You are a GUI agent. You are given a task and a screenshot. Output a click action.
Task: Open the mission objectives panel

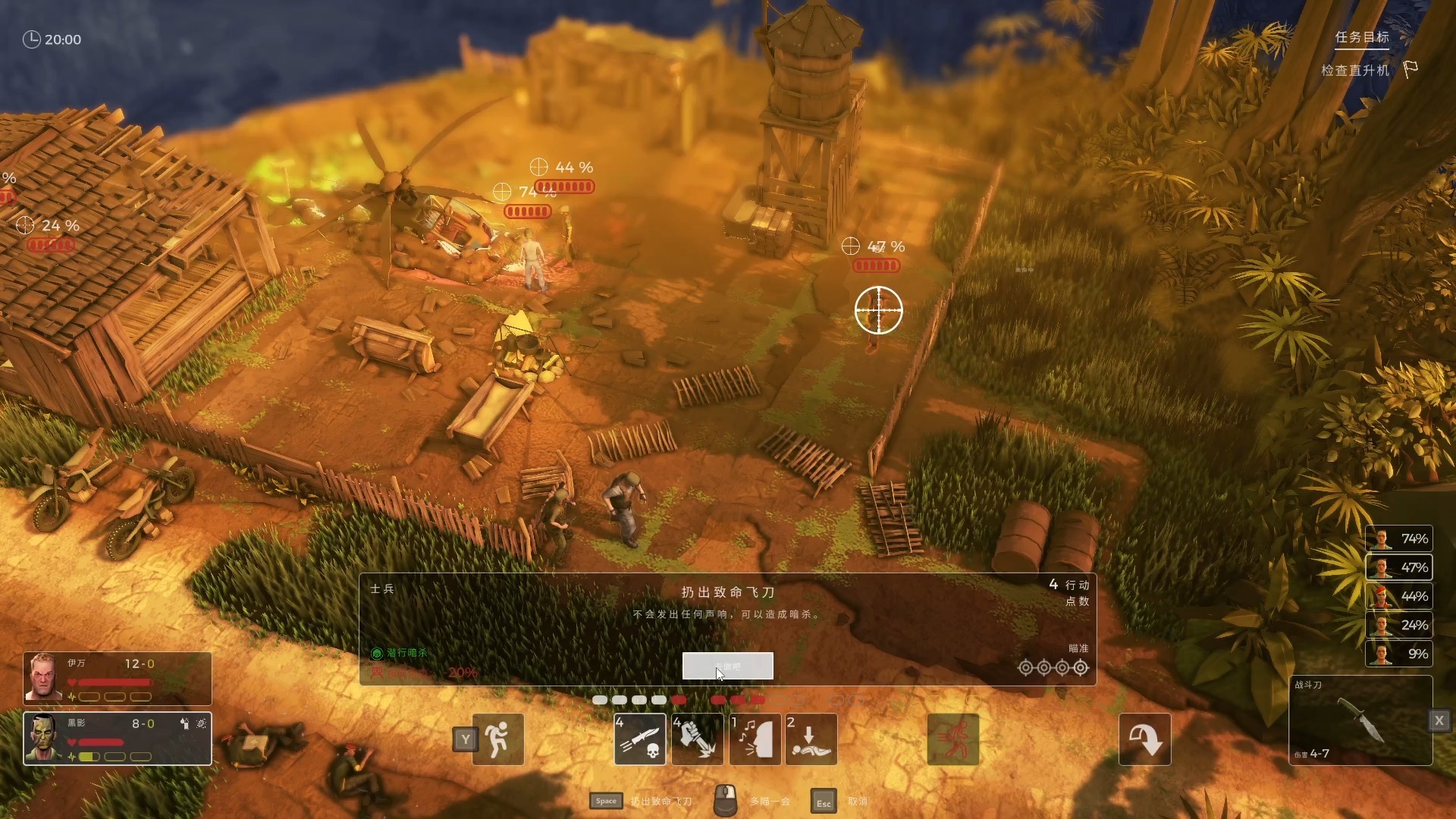(x=1362, y=37)
